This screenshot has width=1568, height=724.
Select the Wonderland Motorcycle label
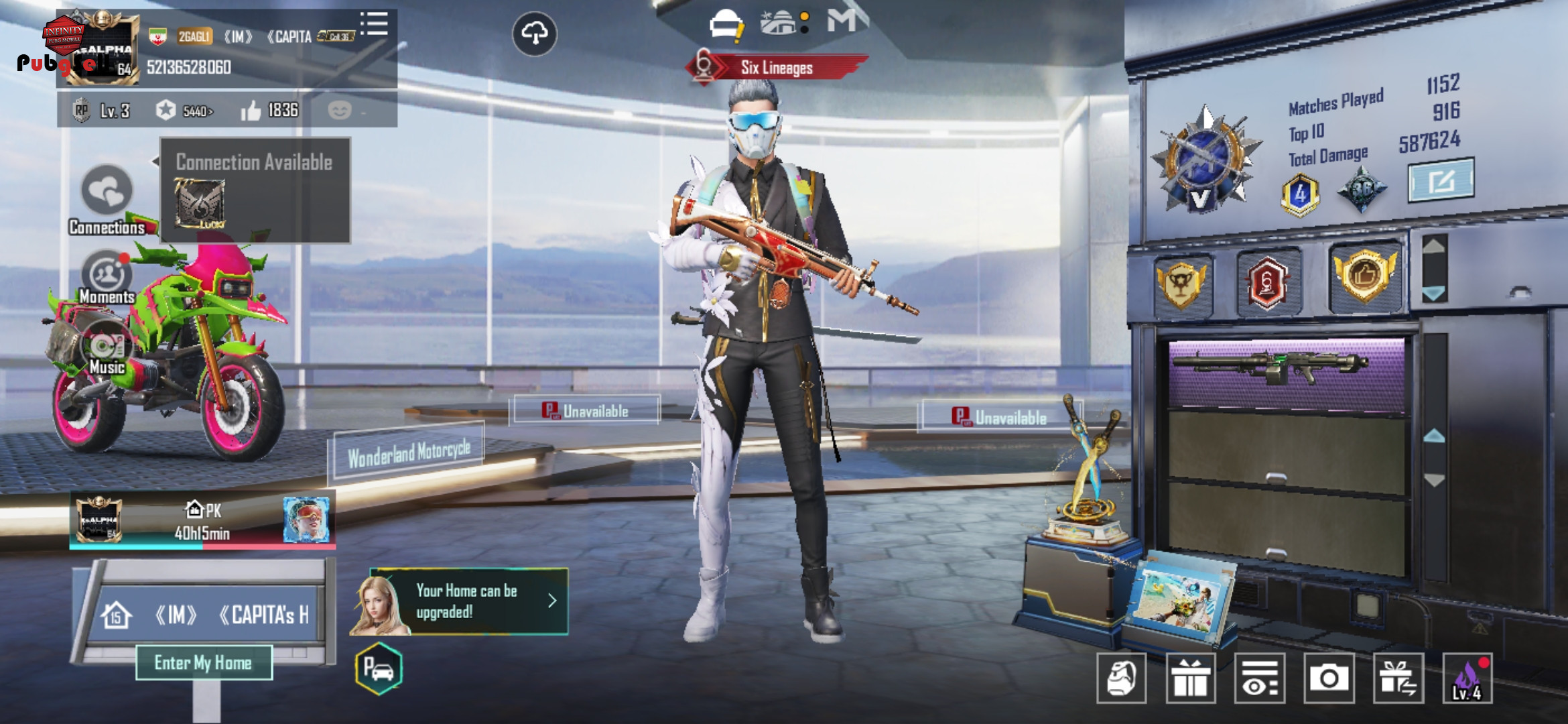click(409, 454)
